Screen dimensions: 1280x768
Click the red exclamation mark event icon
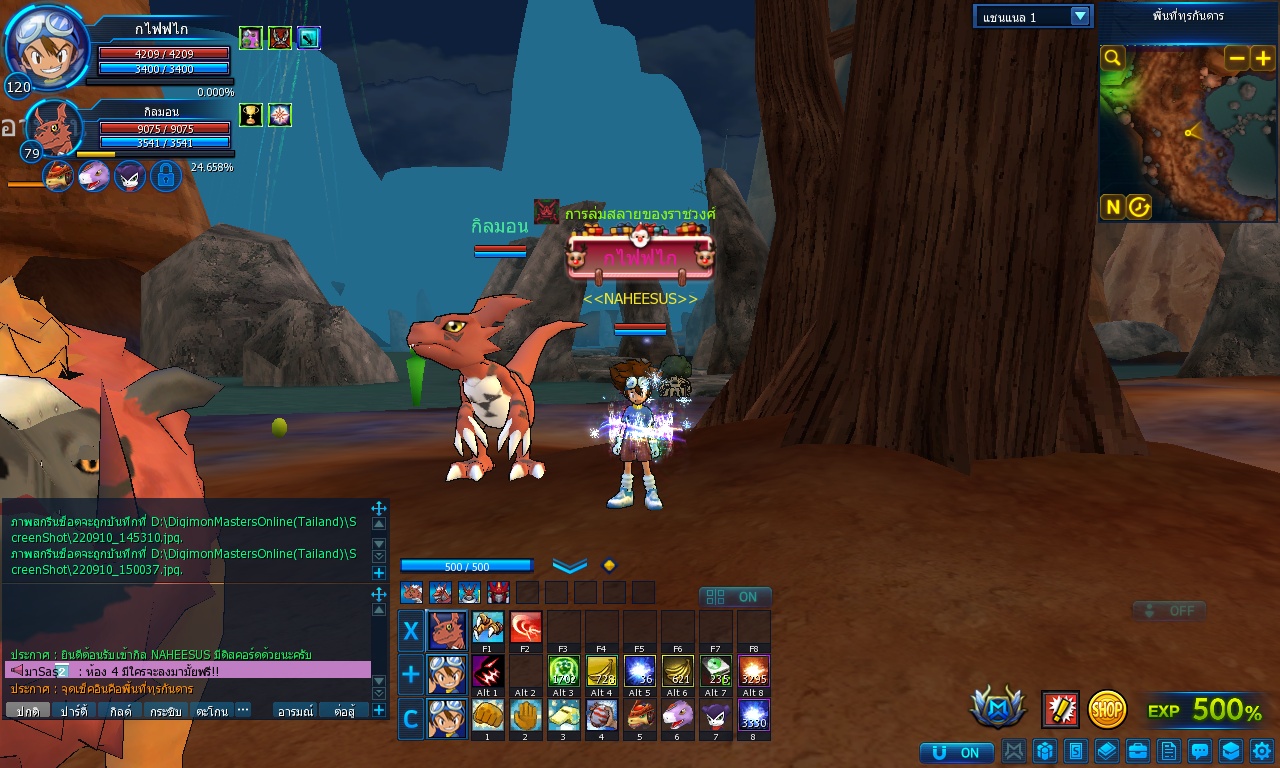coord(1060,709)
